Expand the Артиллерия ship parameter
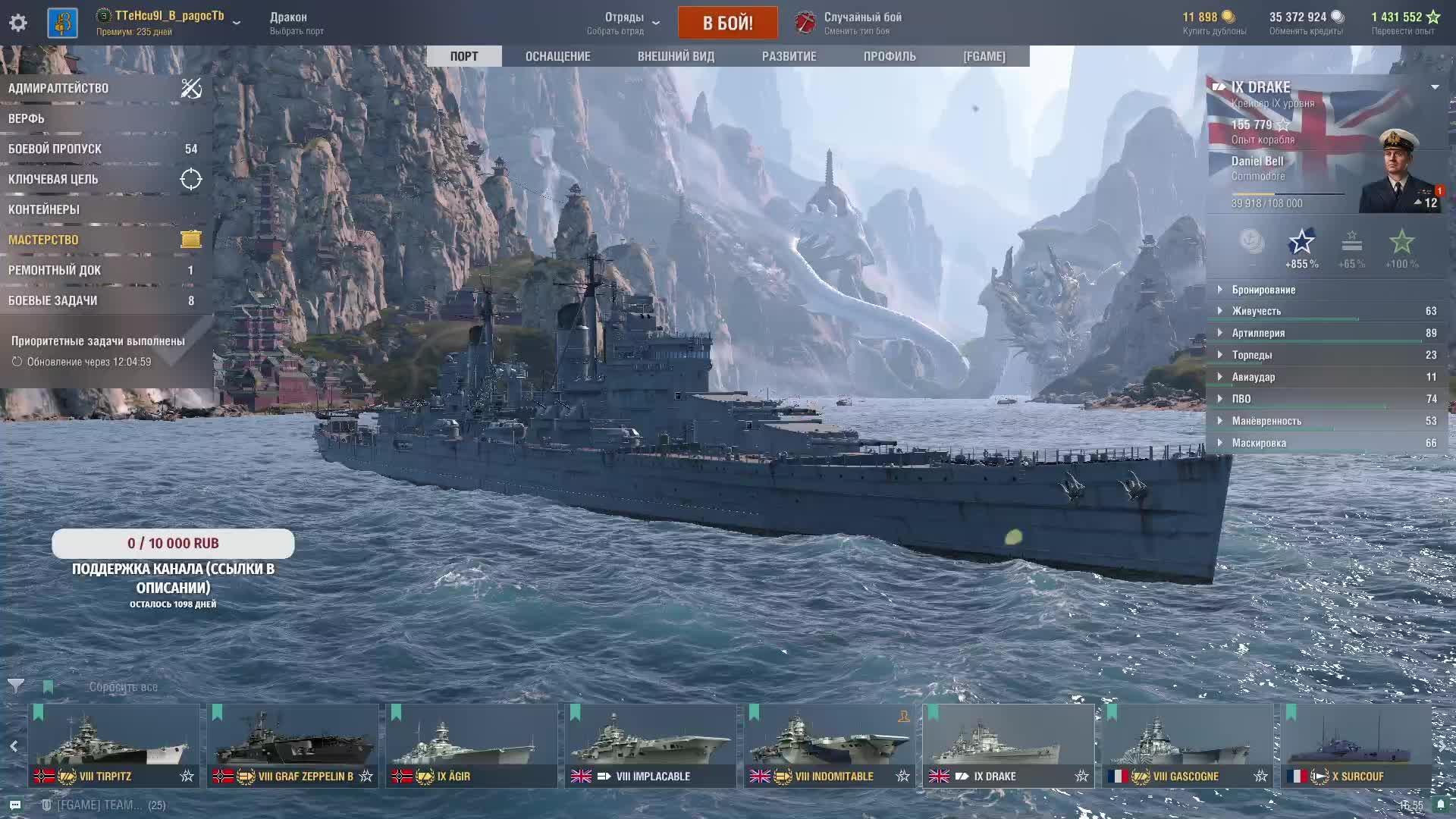 pos(1258,333)
